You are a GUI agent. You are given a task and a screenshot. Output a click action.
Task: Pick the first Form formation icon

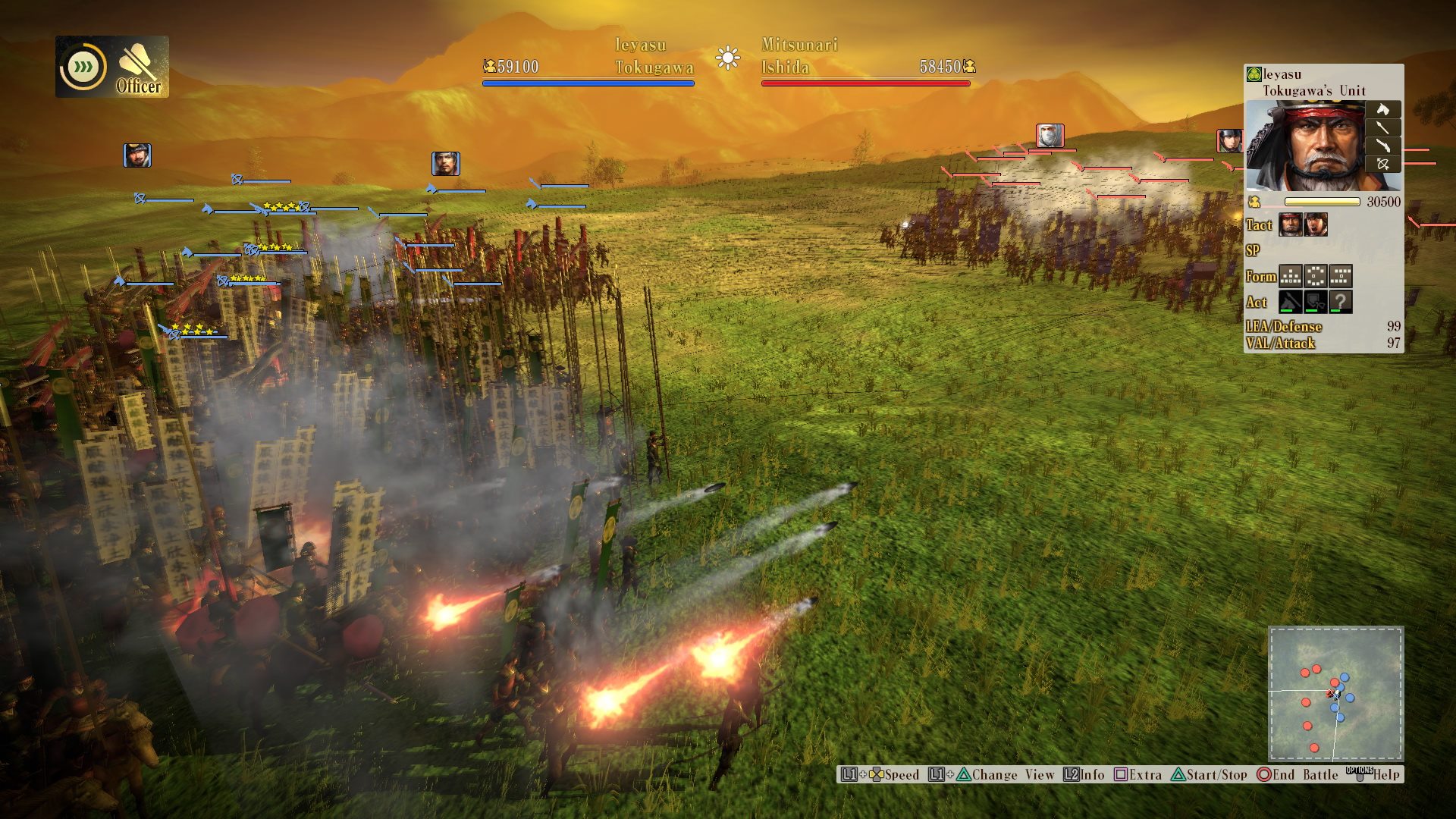tap(1291, 276)
